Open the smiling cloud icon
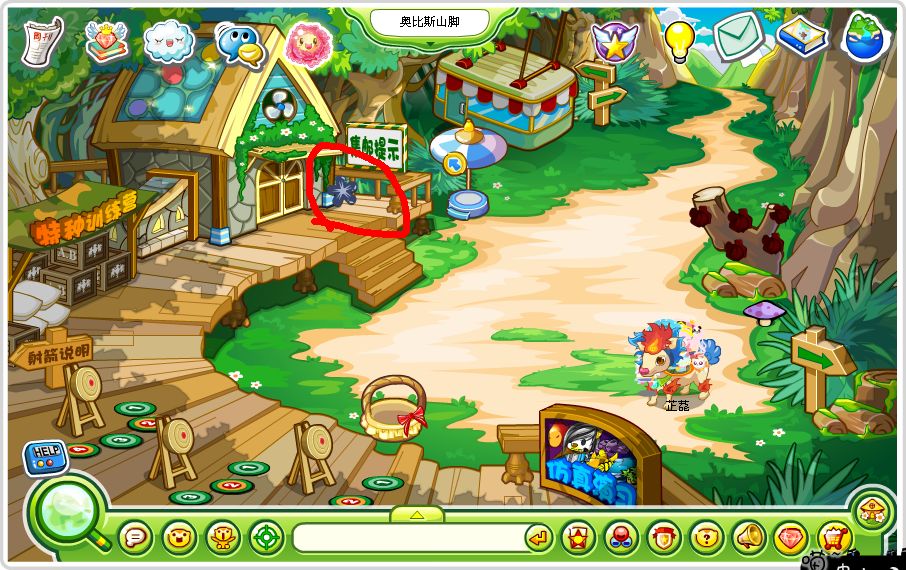This screenshot has height=570, width=906. pos(168,42)
